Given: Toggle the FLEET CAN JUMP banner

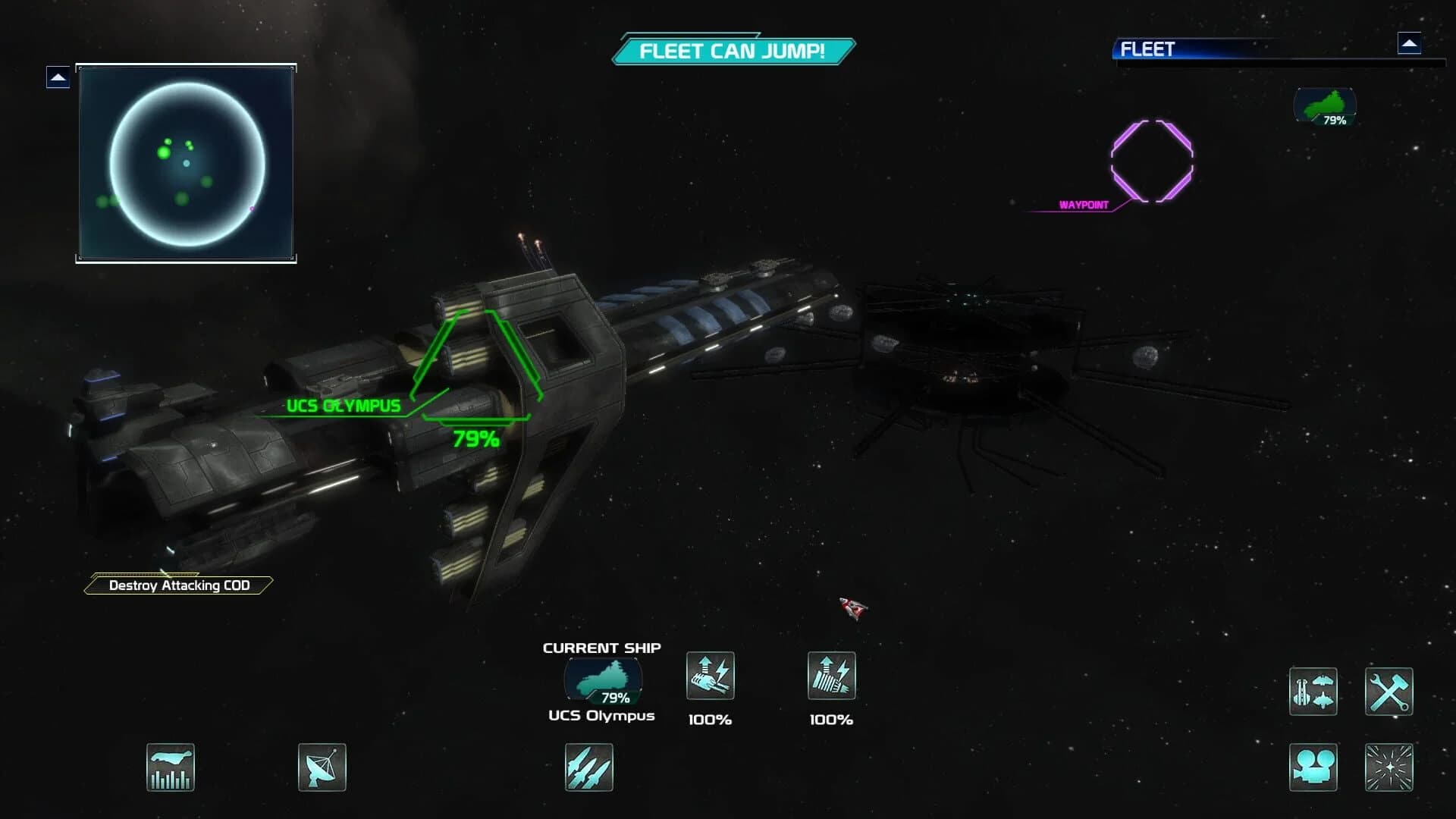Looking at the screenshot, I should [733, 52].
